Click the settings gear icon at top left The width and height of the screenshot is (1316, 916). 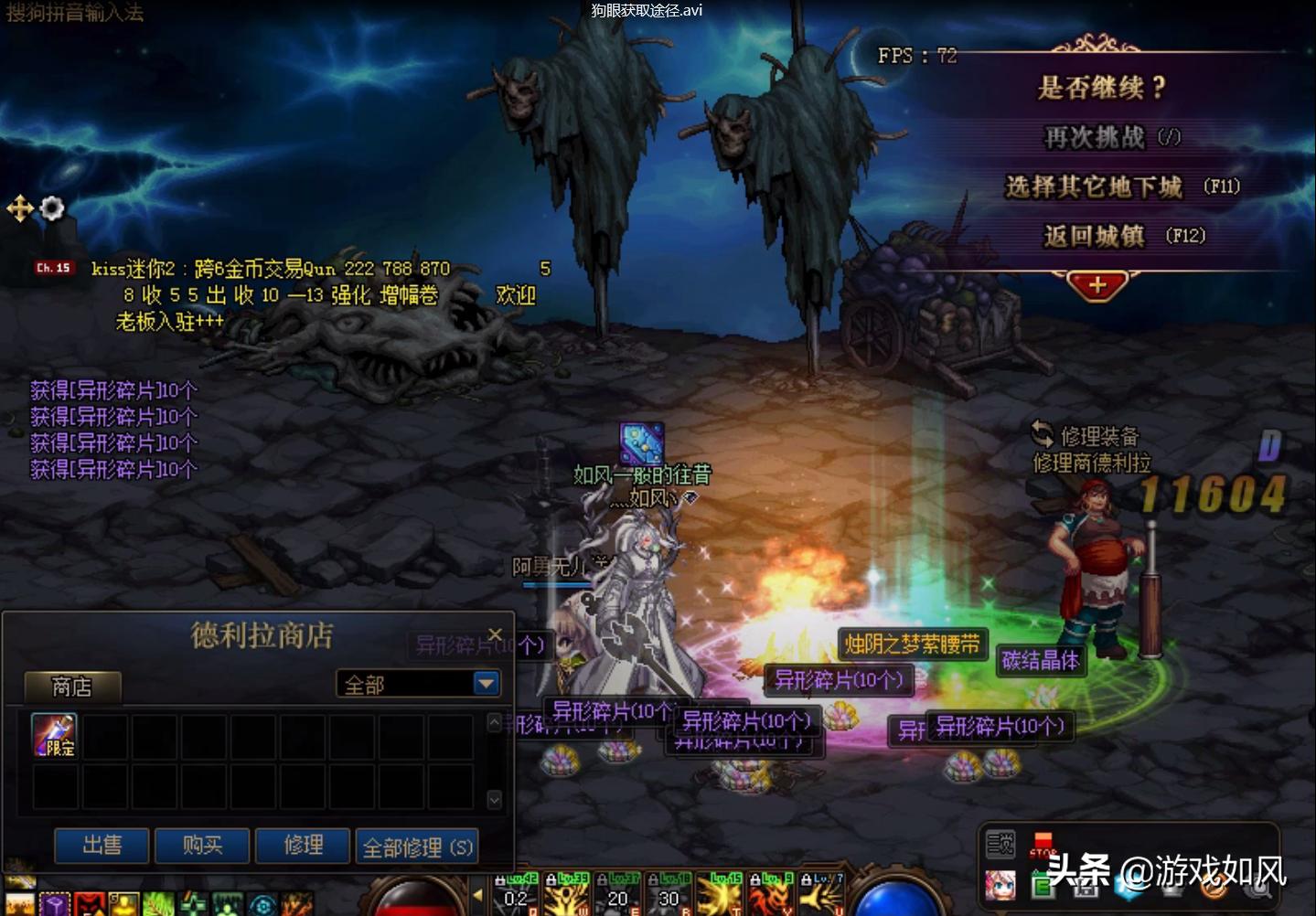coord(52,208)
